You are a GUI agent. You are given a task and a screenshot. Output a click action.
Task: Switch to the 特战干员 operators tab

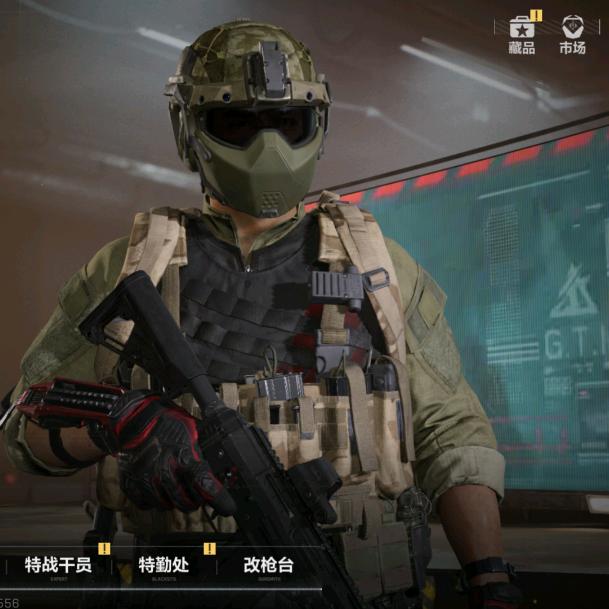coord(58,566)
